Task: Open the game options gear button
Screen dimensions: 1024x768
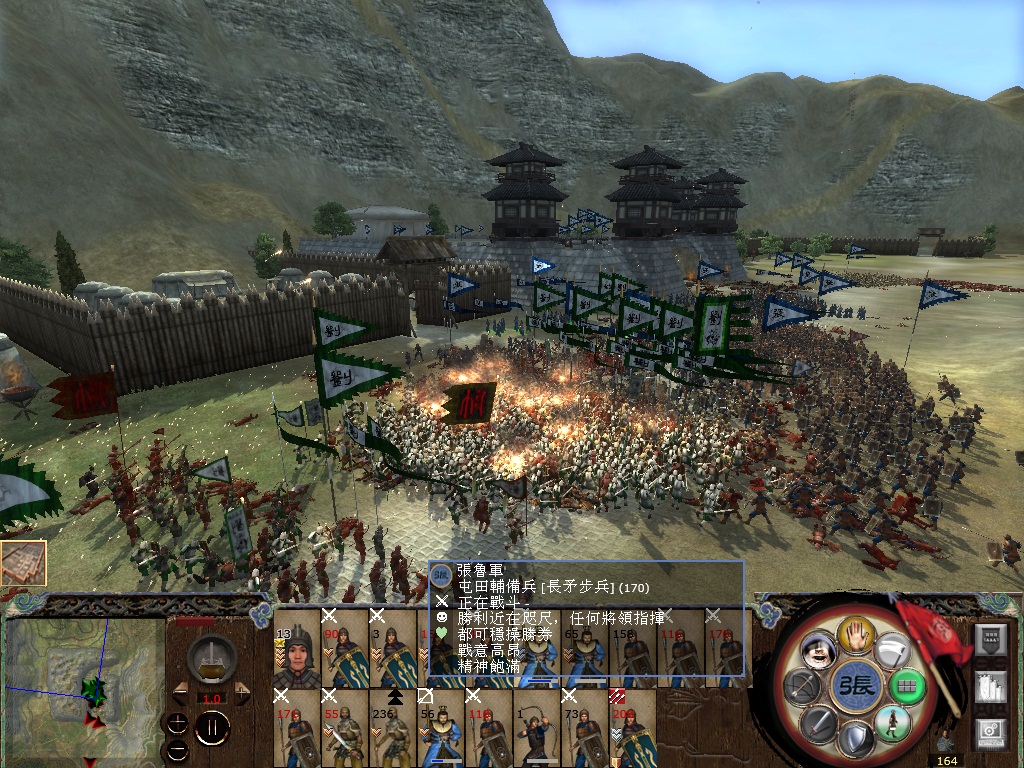Action: [x=989, y=732]
